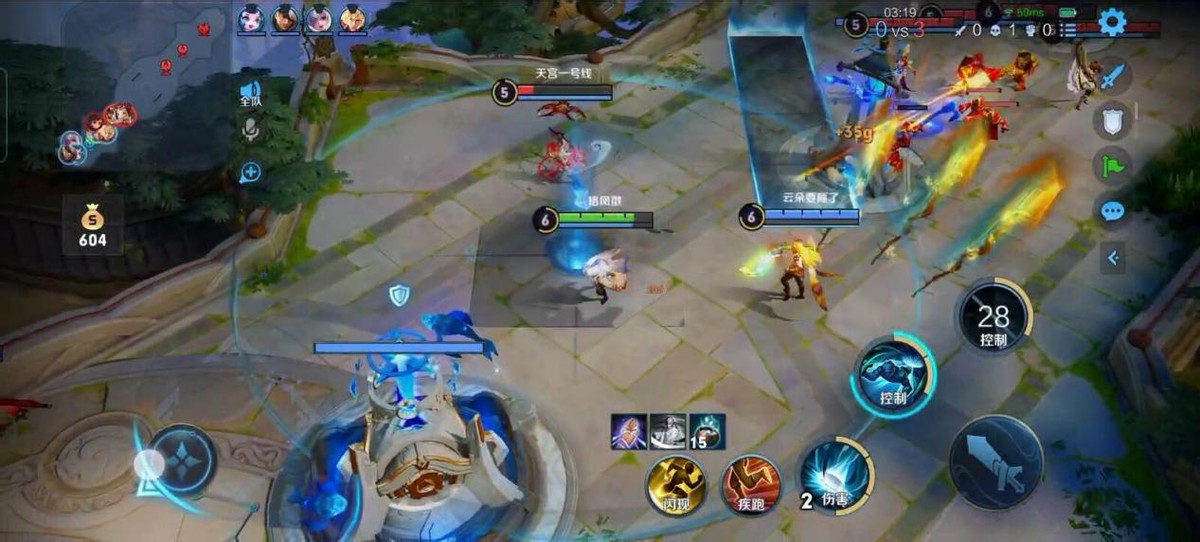
Task: Collapse the signal panel with the arrow
Action: 1113,258
